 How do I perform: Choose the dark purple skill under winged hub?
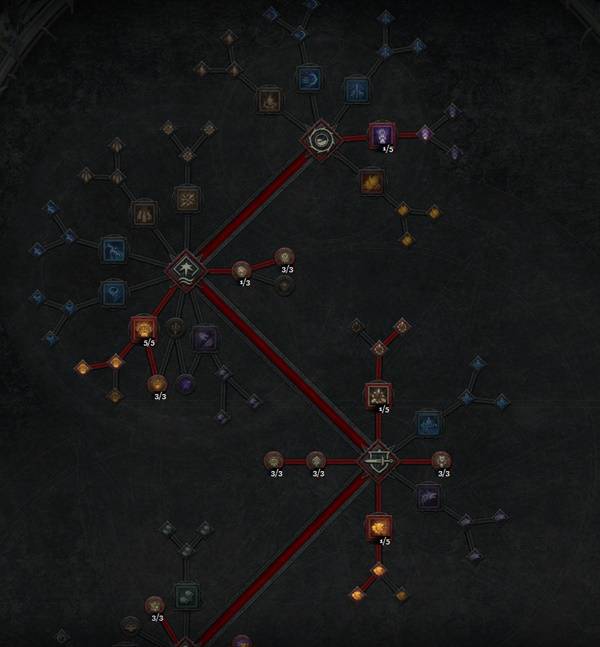pyautogui.click(x=205, y=338)
